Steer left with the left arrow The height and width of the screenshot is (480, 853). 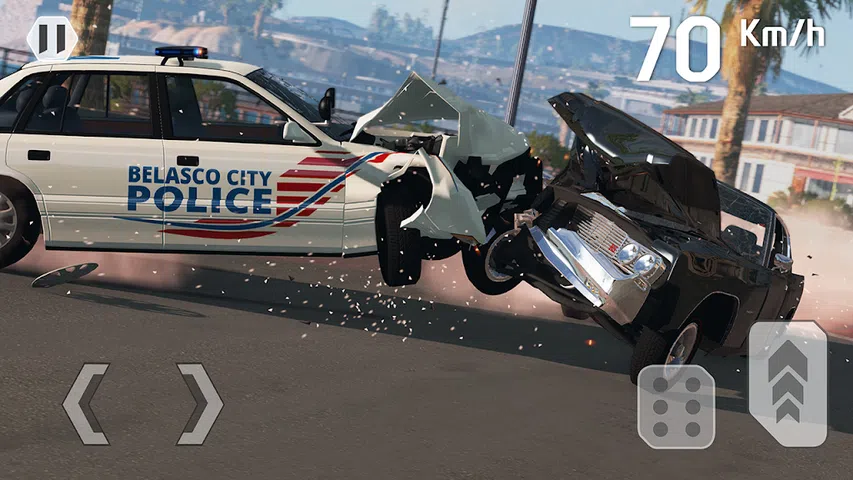(x=85, y=404)
